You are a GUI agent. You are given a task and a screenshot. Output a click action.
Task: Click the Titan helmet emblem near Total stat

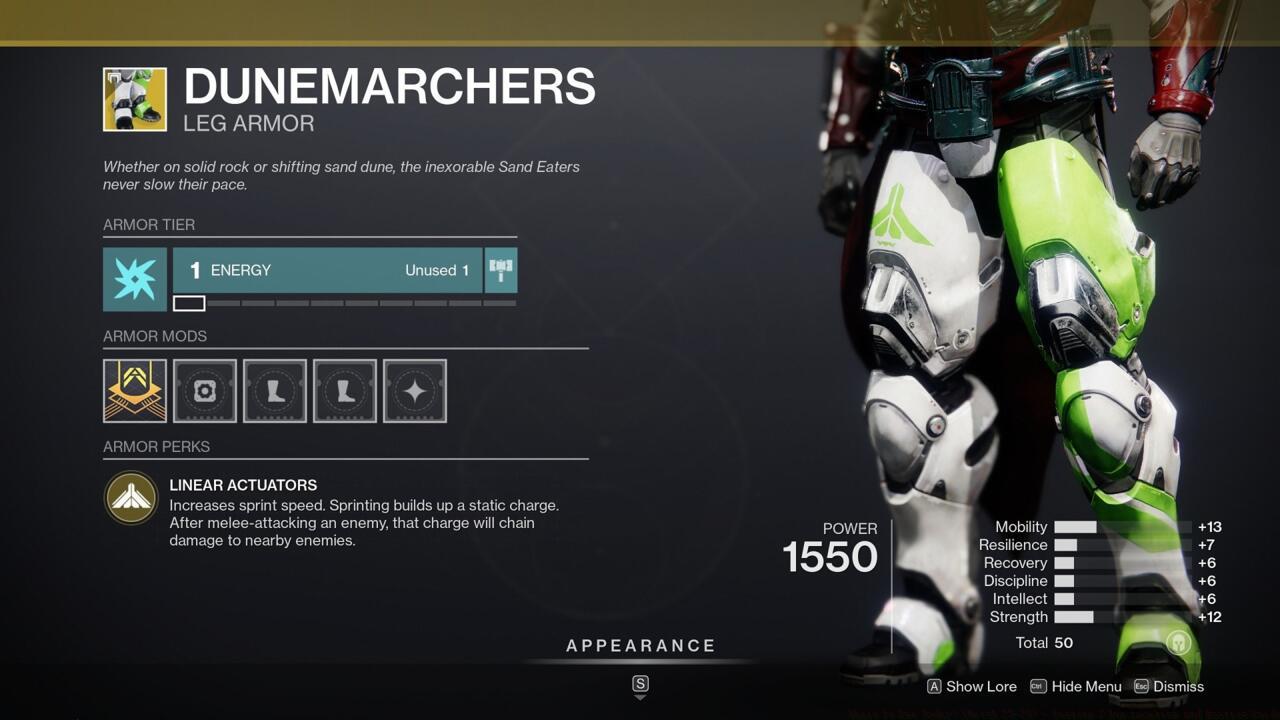click(1178, 643)
